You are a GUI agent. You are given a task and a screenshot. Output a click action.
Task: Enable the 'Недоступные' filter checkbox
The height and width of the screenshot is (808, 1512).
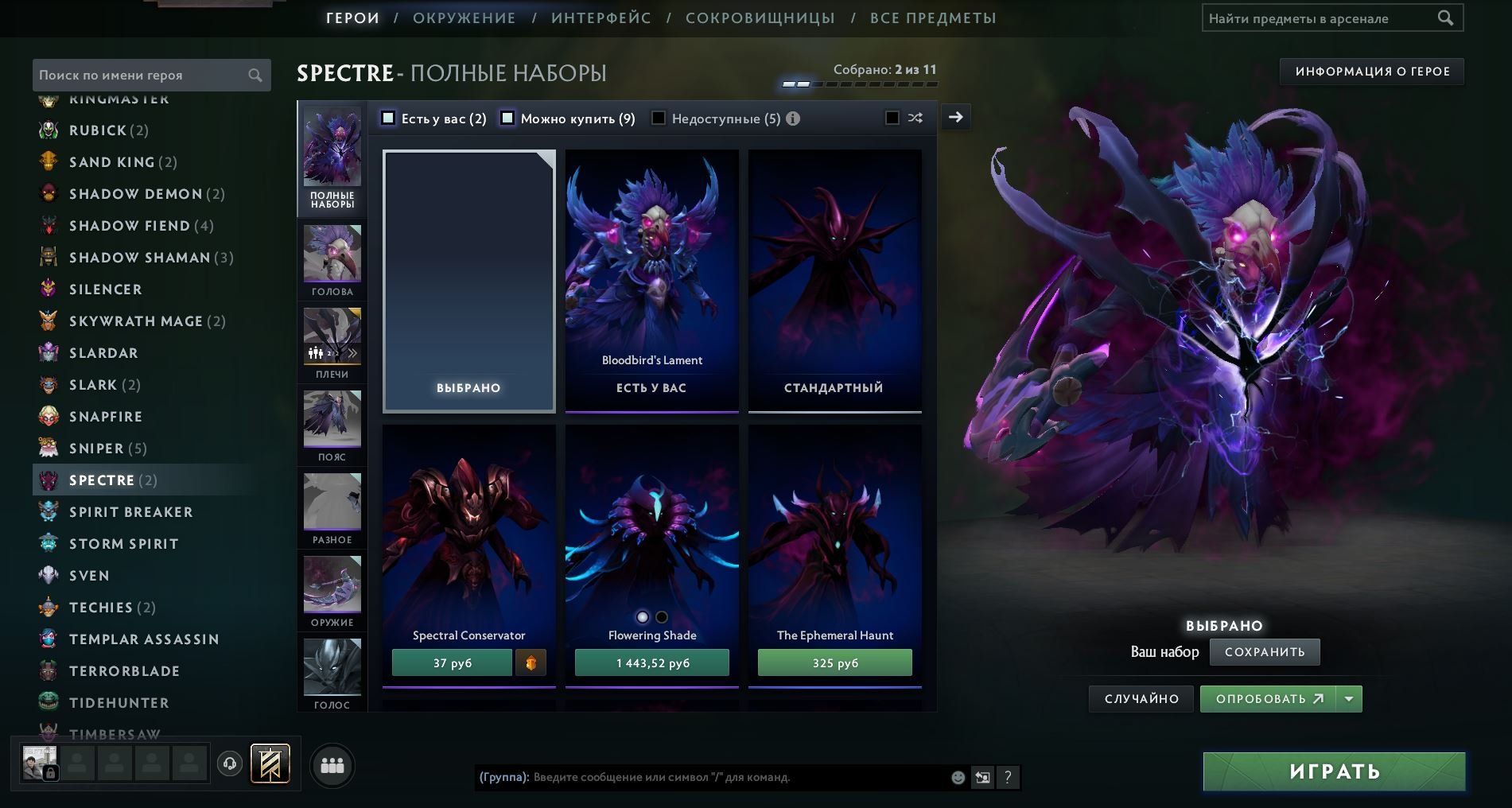coord(659,118)
